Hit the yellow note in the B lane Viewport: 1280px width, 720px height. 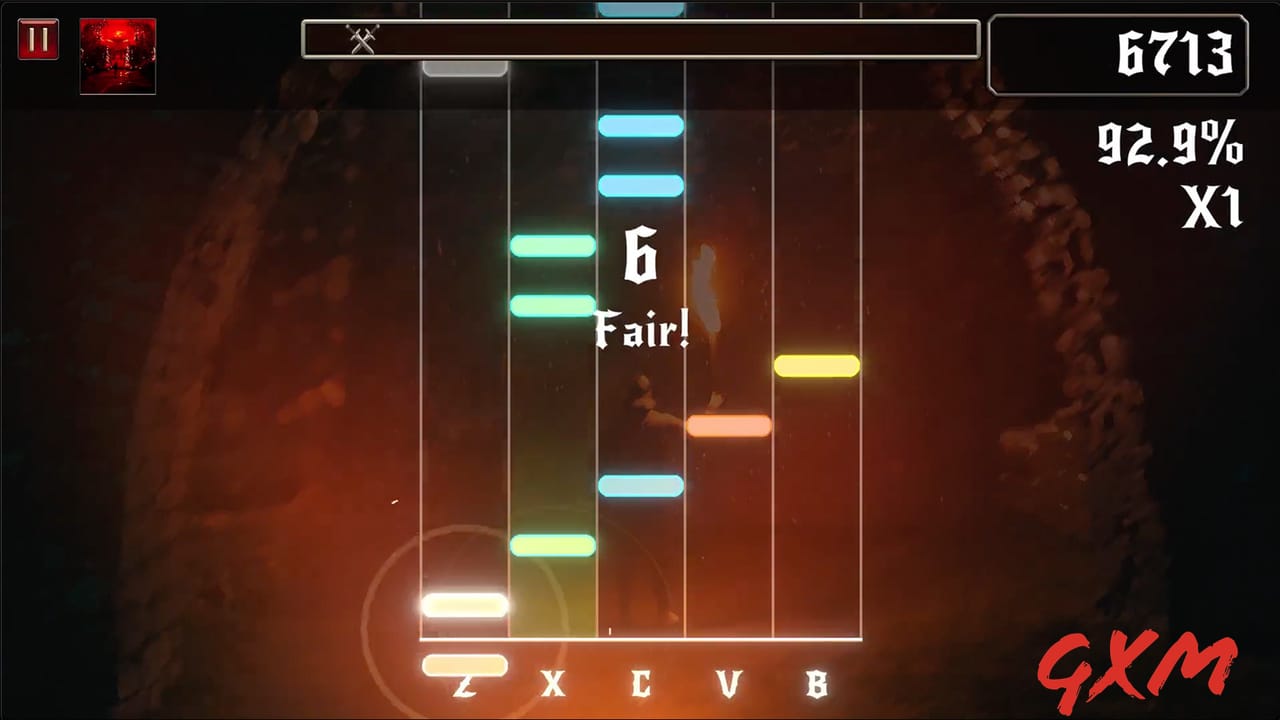(815, 367)
